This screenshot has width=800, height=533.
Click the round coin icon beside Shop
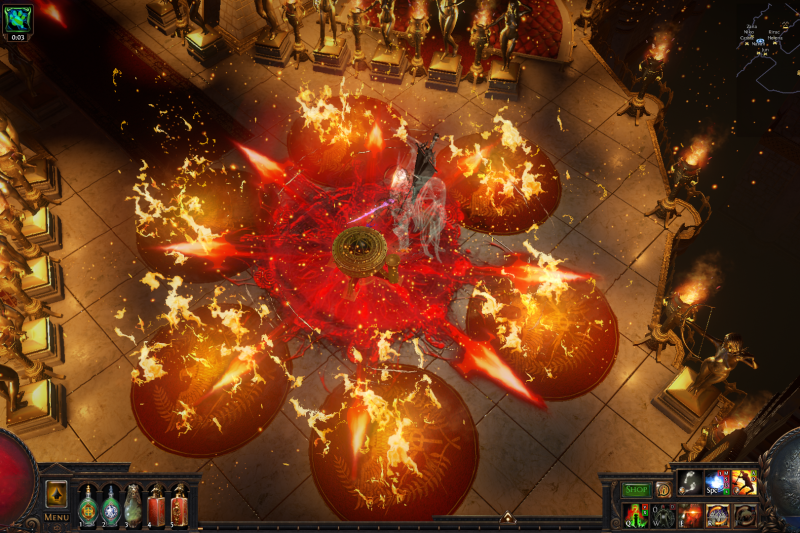click(x=662, y=489)
